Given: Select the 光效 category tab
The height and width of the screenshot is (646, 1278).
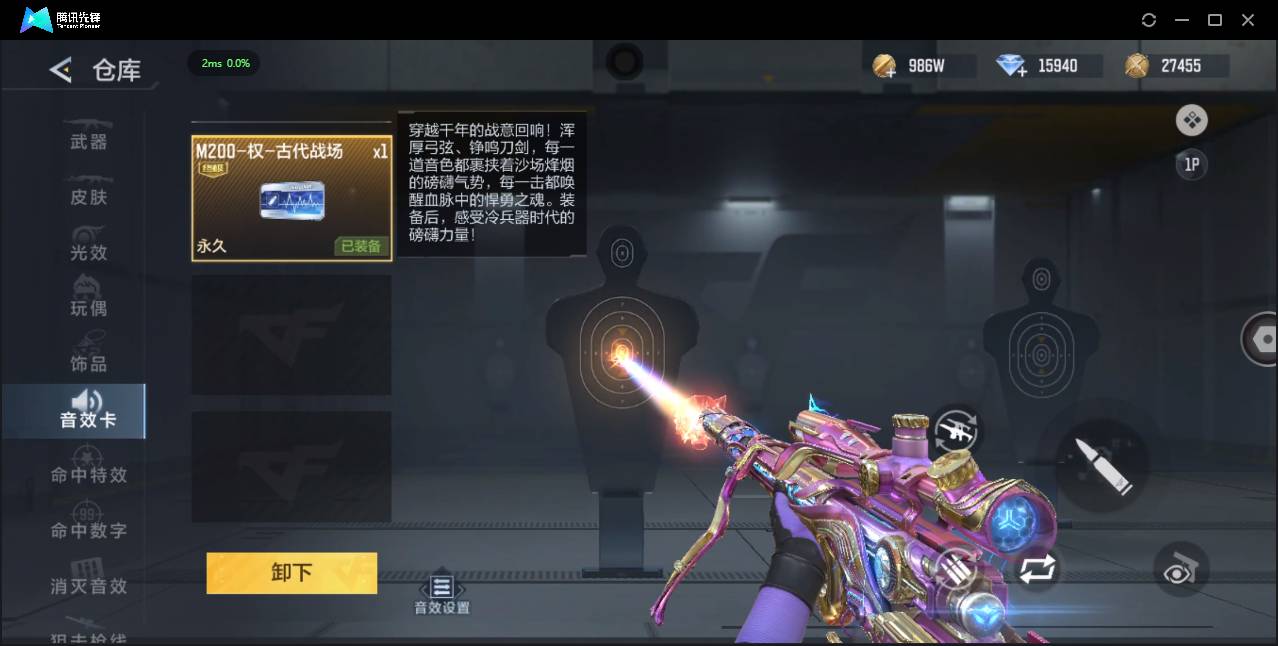Looking at the screenshot, I should [88, 252].
